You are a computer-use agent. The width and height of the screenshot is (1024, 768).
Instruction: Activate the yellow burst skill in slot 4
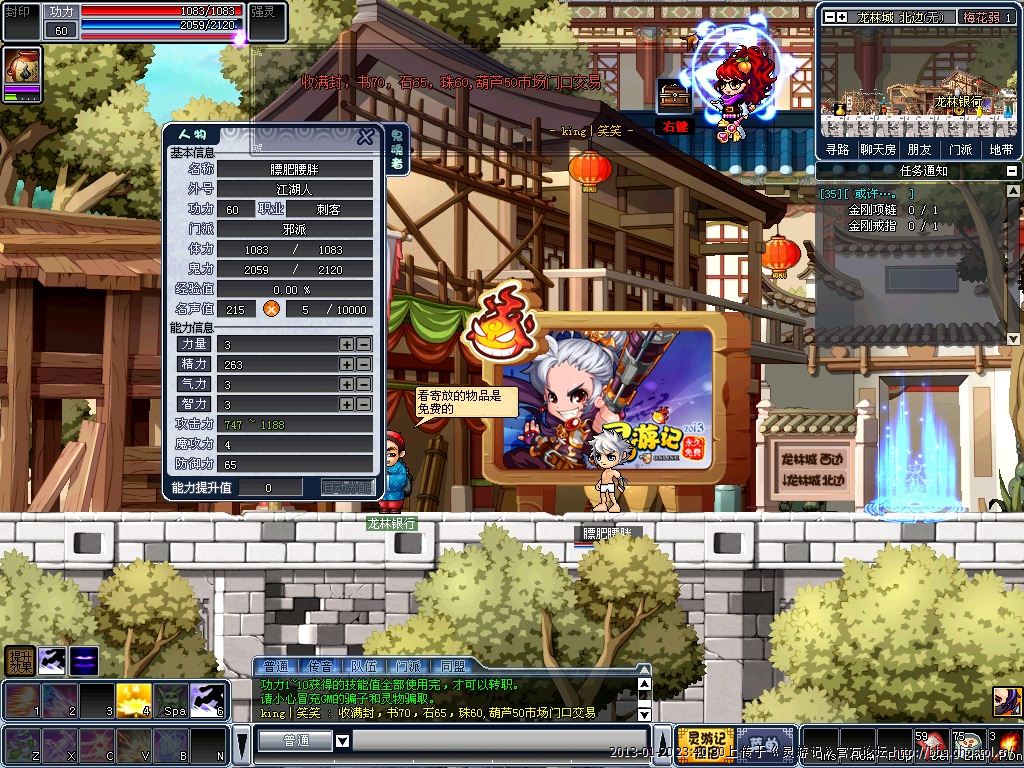(134, 700)
